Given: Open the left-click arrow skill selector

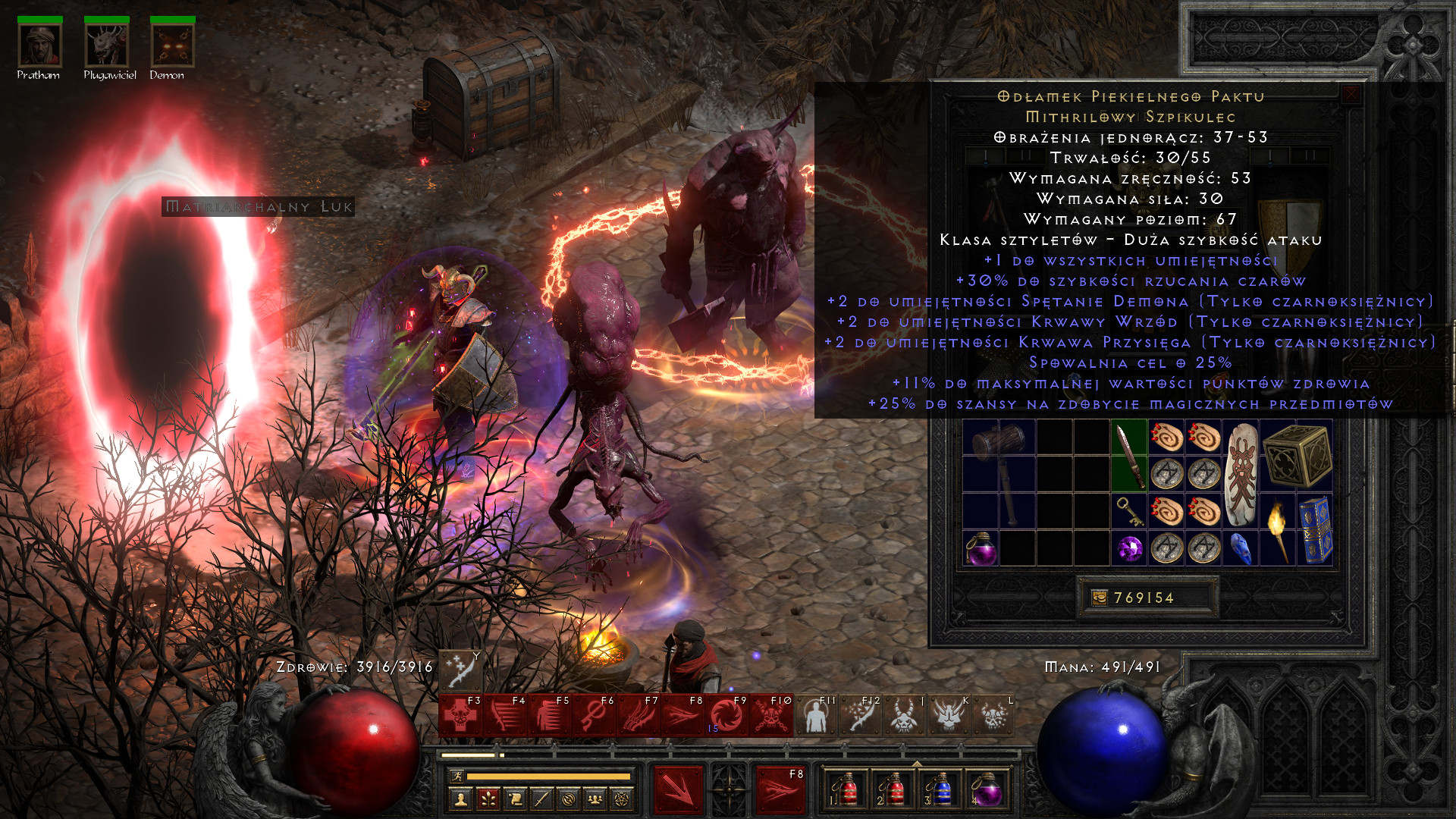Looking at the screenshot, I should point(679,789).
